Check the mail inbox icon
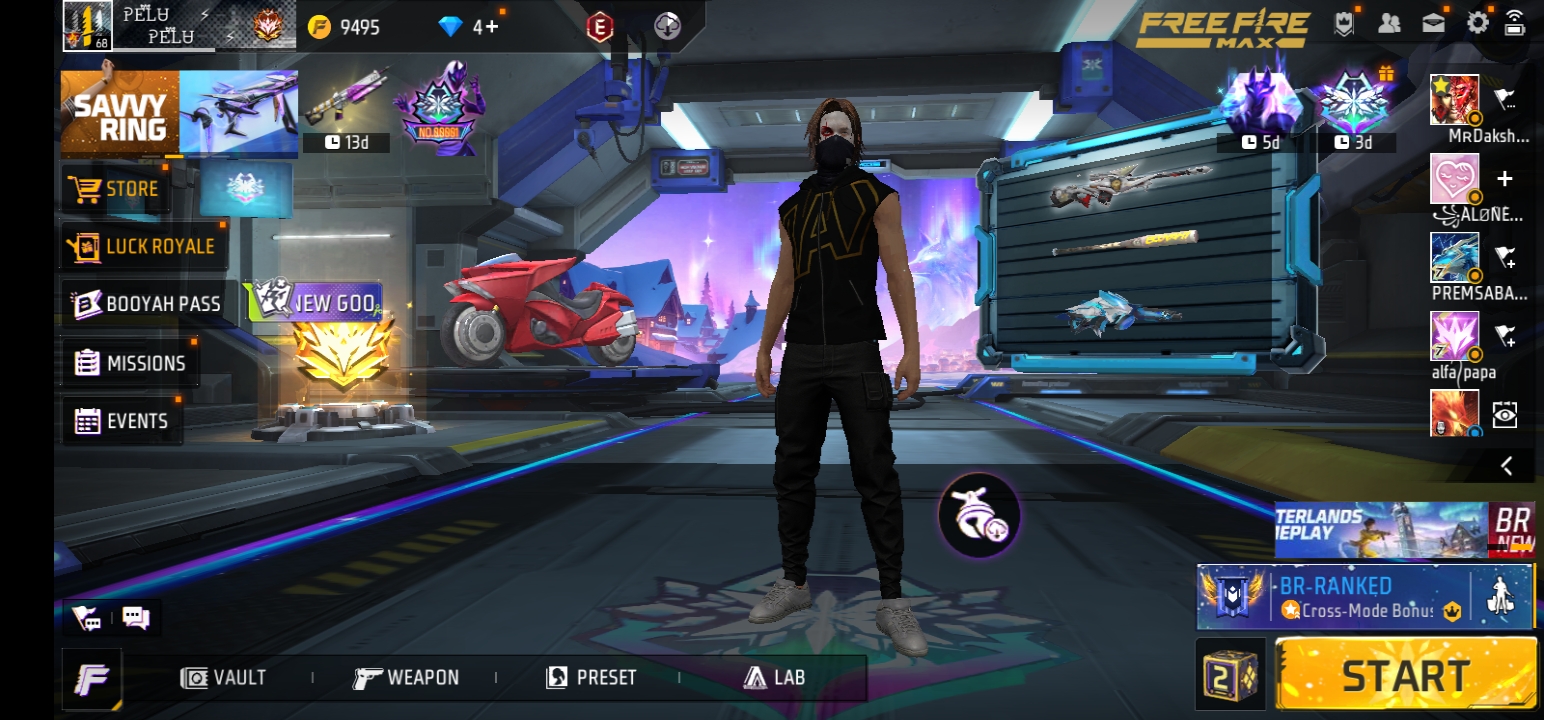This screenshot has height=720, width=1544. [x=1434, y=21]
